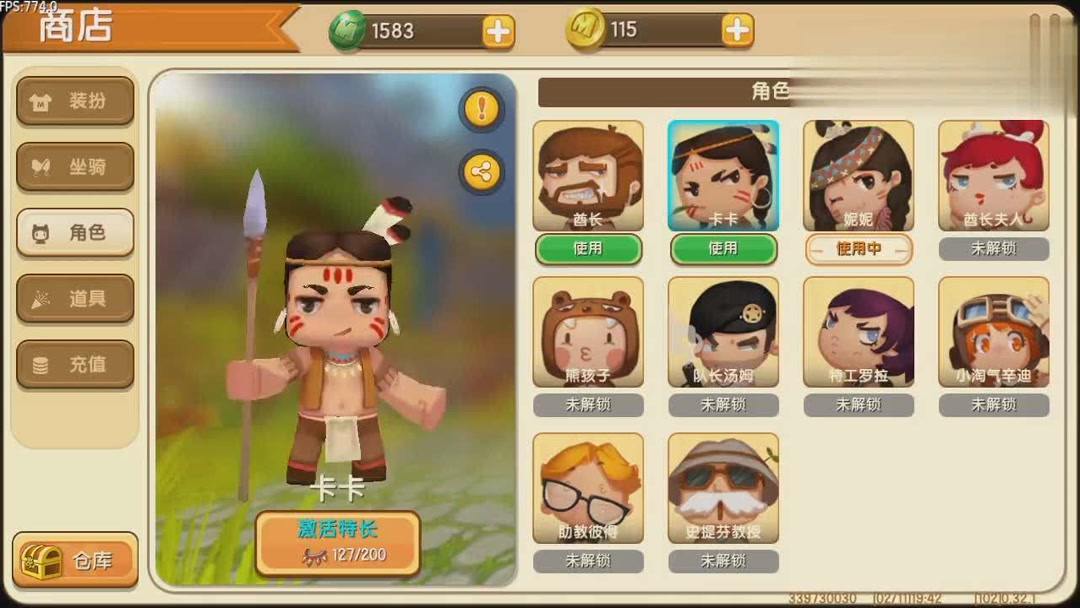The width and height of the screenshot is (1080, 608).
Task: Add more gold M coins with plus
Action: 737,30
